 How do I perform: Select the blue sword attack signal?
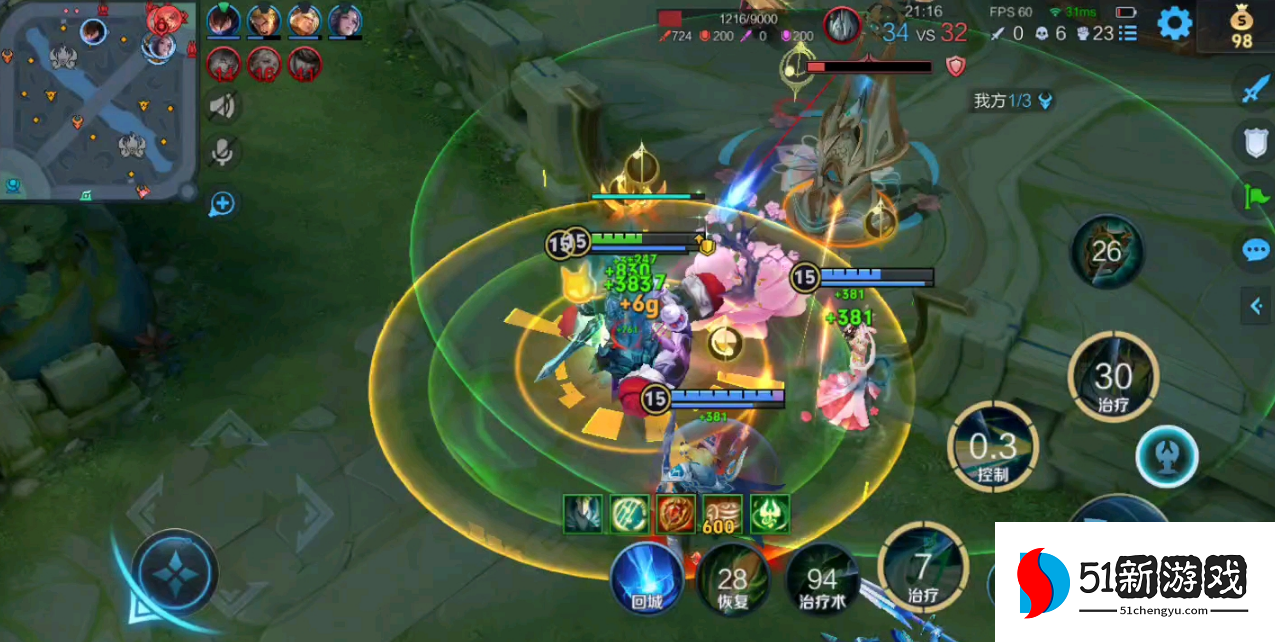(1255, 91)
